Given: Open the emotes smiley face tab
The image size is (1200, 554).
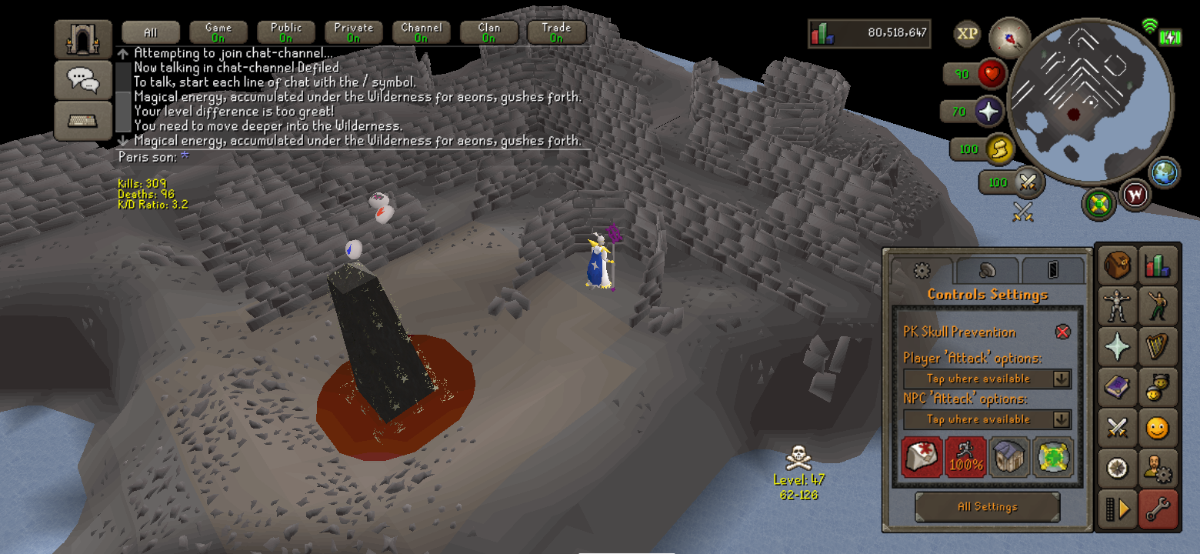Looking at the screenshot, I should point(1157,428).
